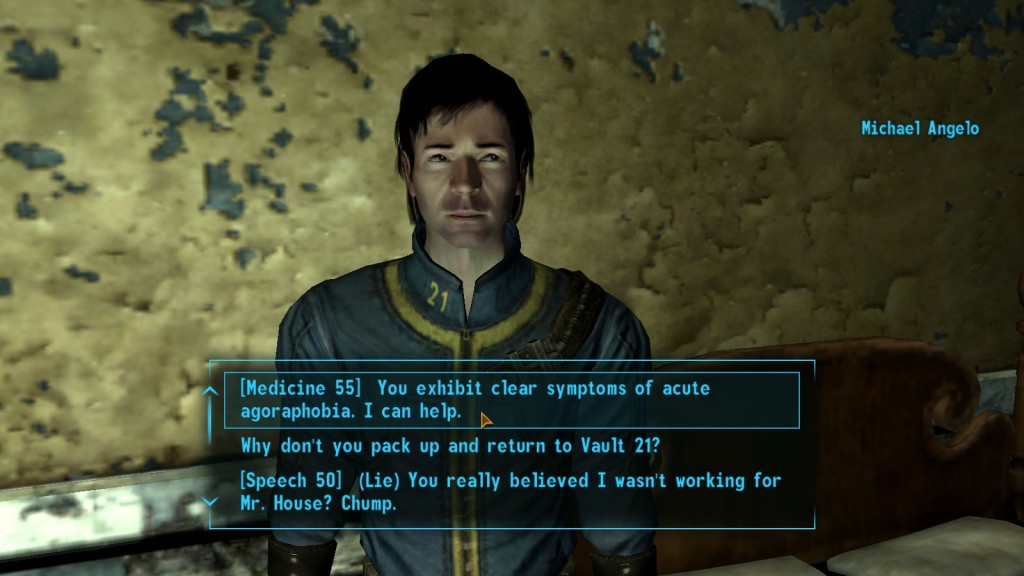Choose the Medicine 55 agoraphobia dialogue option
This screenshot has height=576, width=1024.
pos(473,400)
